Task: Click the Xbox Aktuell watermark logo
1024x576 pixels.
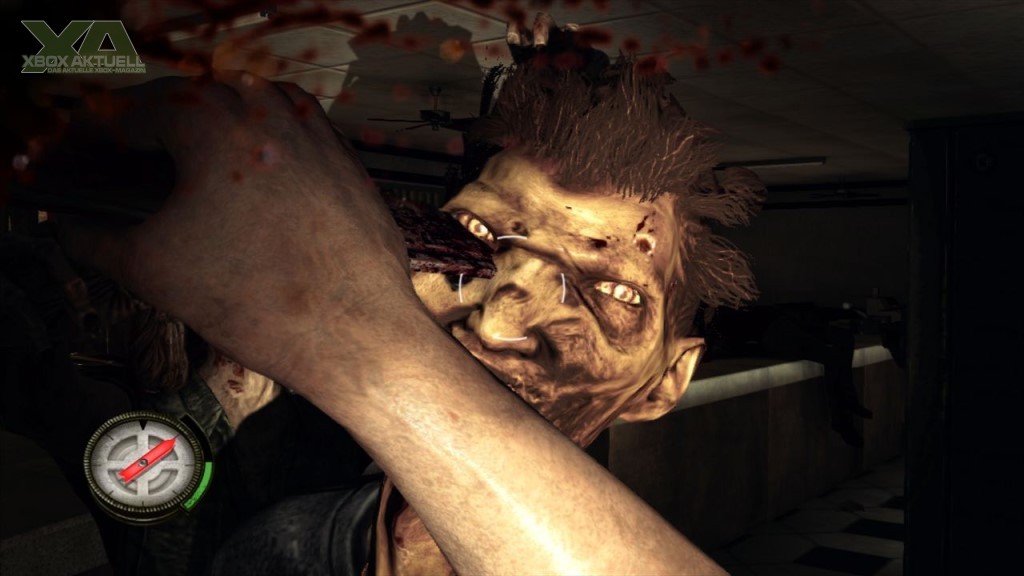Action: tap(84, 47)
